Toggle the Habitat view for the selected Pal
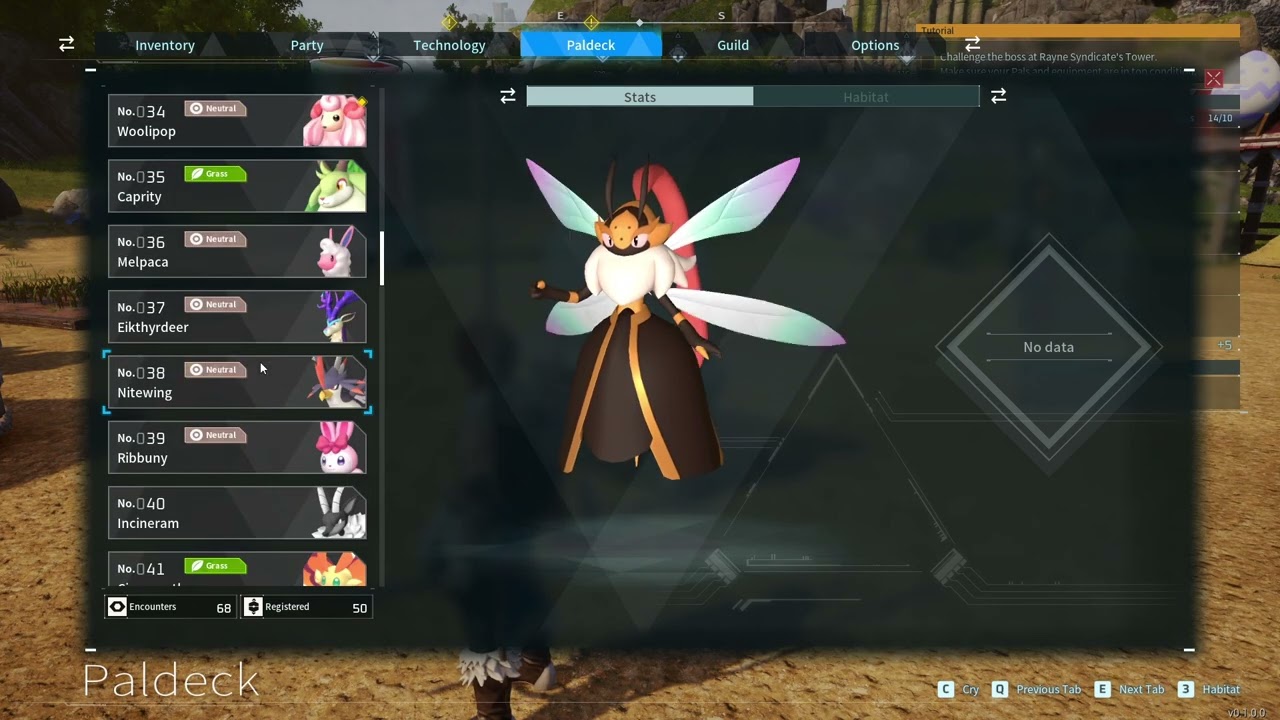Screen dimensions: 1280x720 [x=866, y=96]
